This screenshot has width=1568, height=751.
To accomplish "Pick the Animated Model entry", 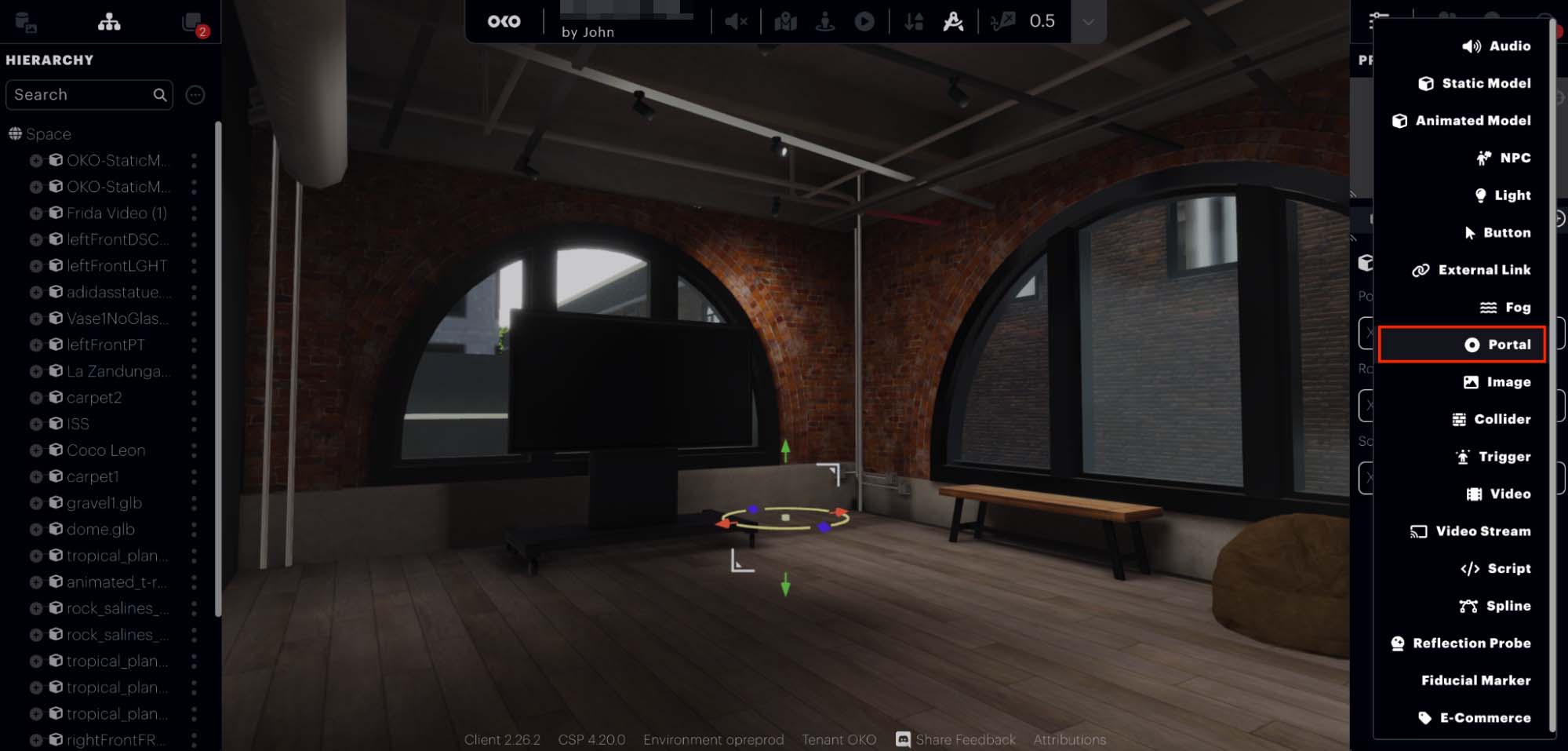I will [1462, 121].
